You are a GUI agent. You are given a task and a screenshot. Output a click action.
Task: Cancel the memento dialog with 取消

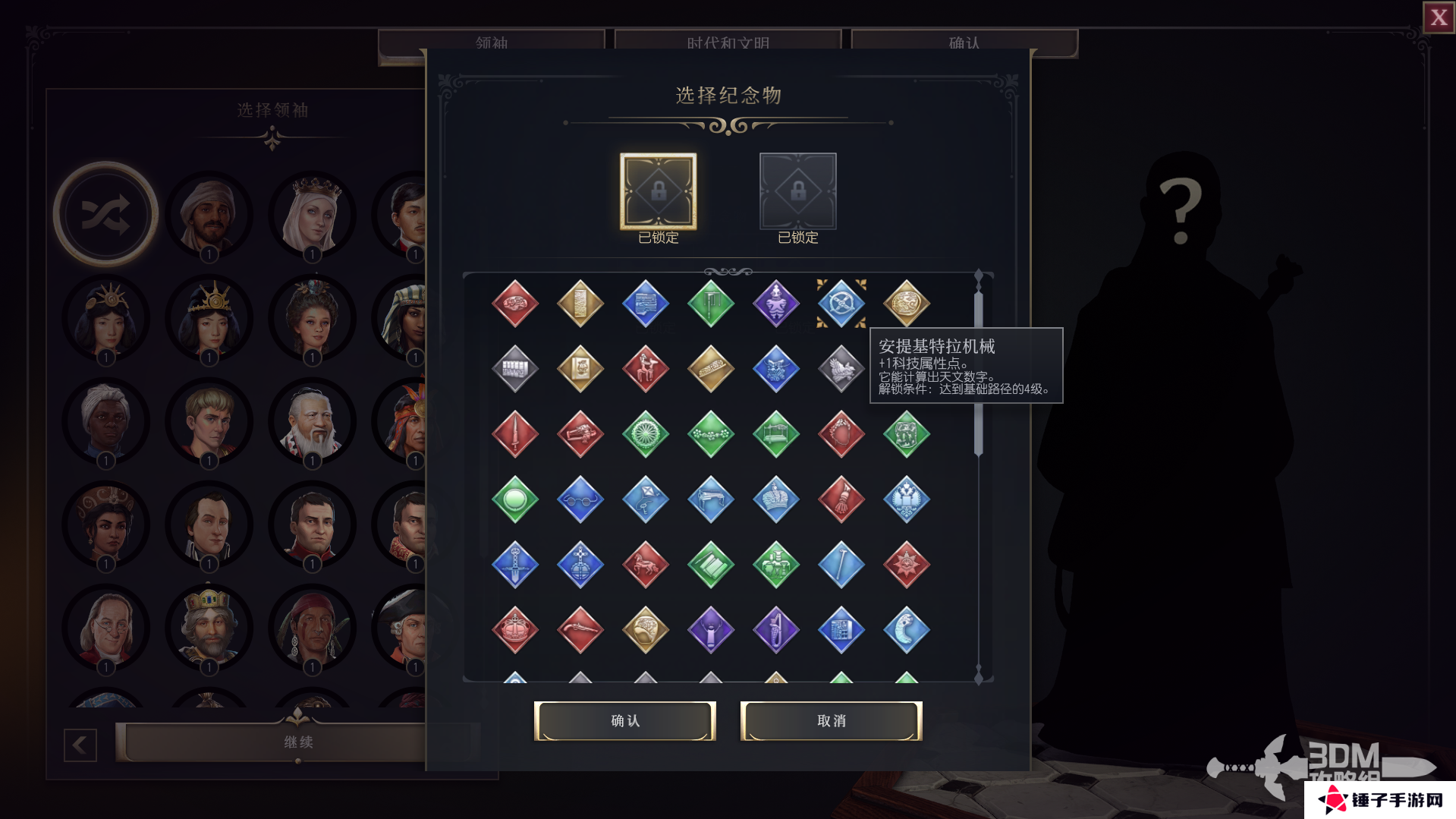point(831,720)
